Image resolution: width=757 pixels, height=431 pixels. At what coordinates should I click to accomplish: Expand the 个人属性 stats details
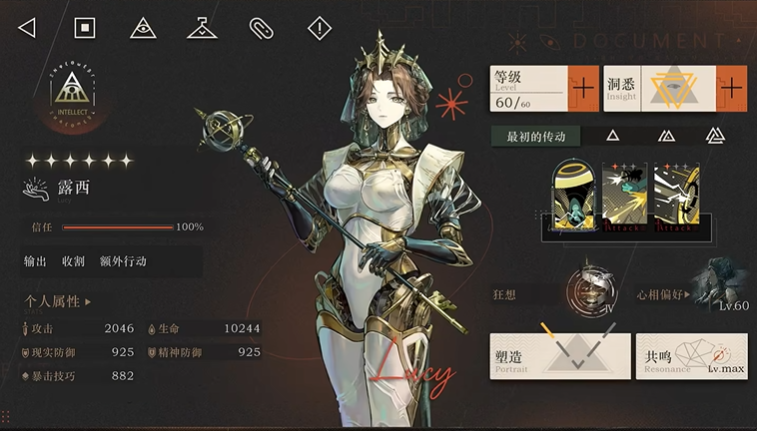[x=58, y=301]
